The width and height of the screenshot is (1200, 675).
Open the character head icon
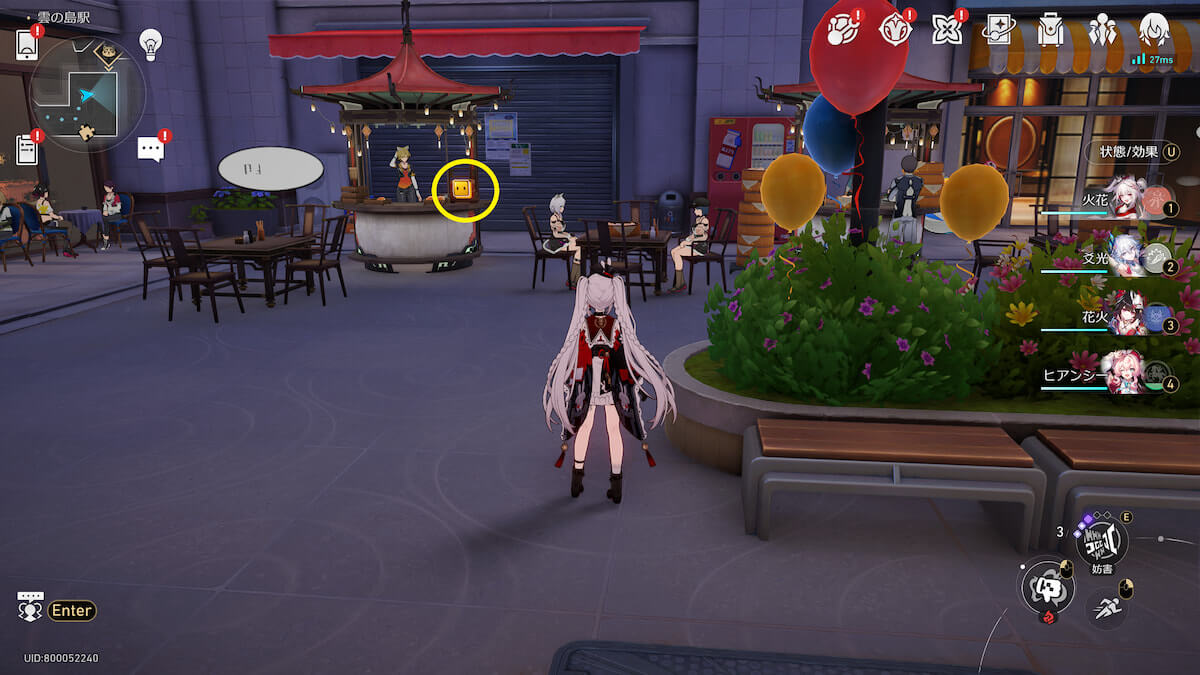coord(1154,30)
